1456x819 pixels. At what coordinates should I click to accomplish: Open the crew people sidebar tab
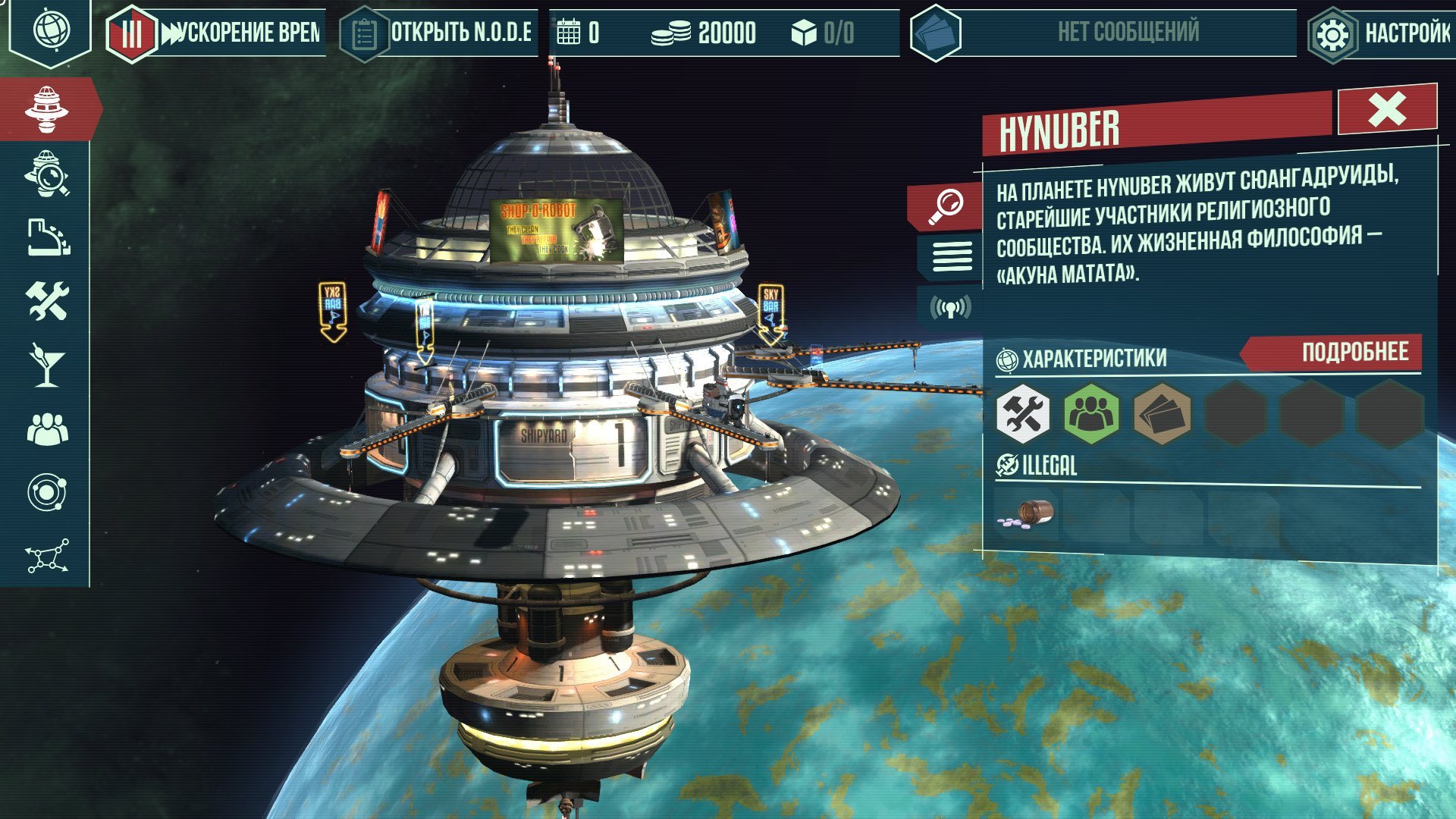(x=47, y=429)
